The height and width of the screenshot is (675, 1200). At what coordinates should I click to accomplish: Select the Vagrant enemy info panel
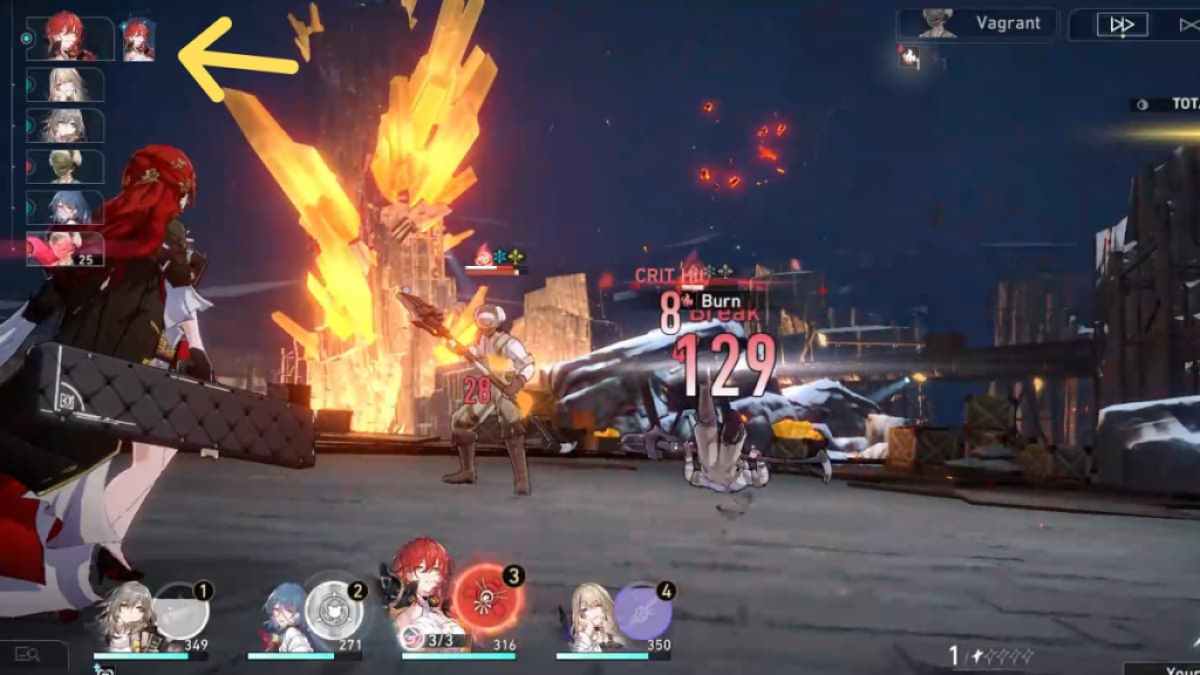tap(976, 24)
